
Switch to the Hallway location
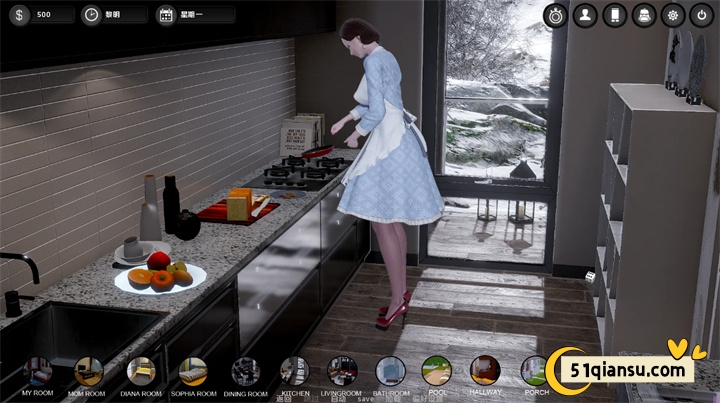click(x=485, y=371)
